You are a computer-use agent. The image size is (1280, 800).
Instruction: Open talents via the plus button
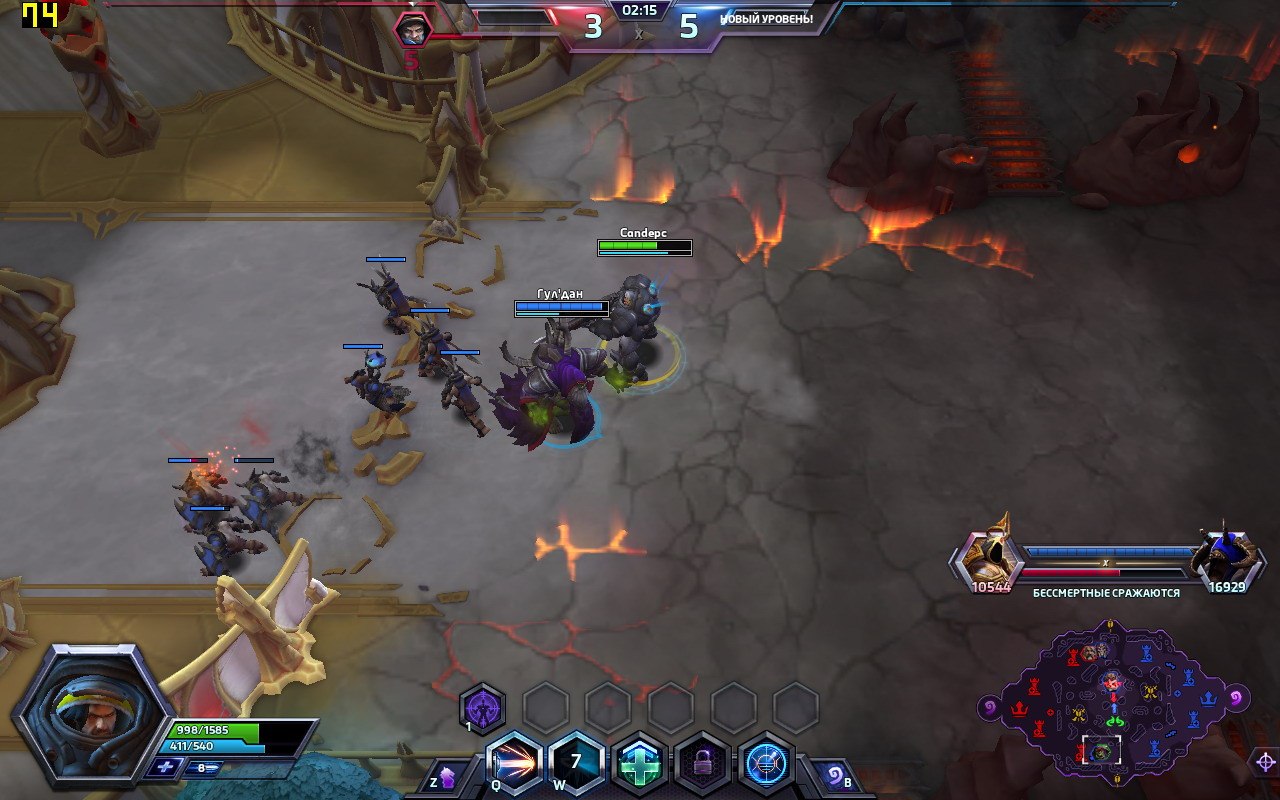tap(163, 768)
